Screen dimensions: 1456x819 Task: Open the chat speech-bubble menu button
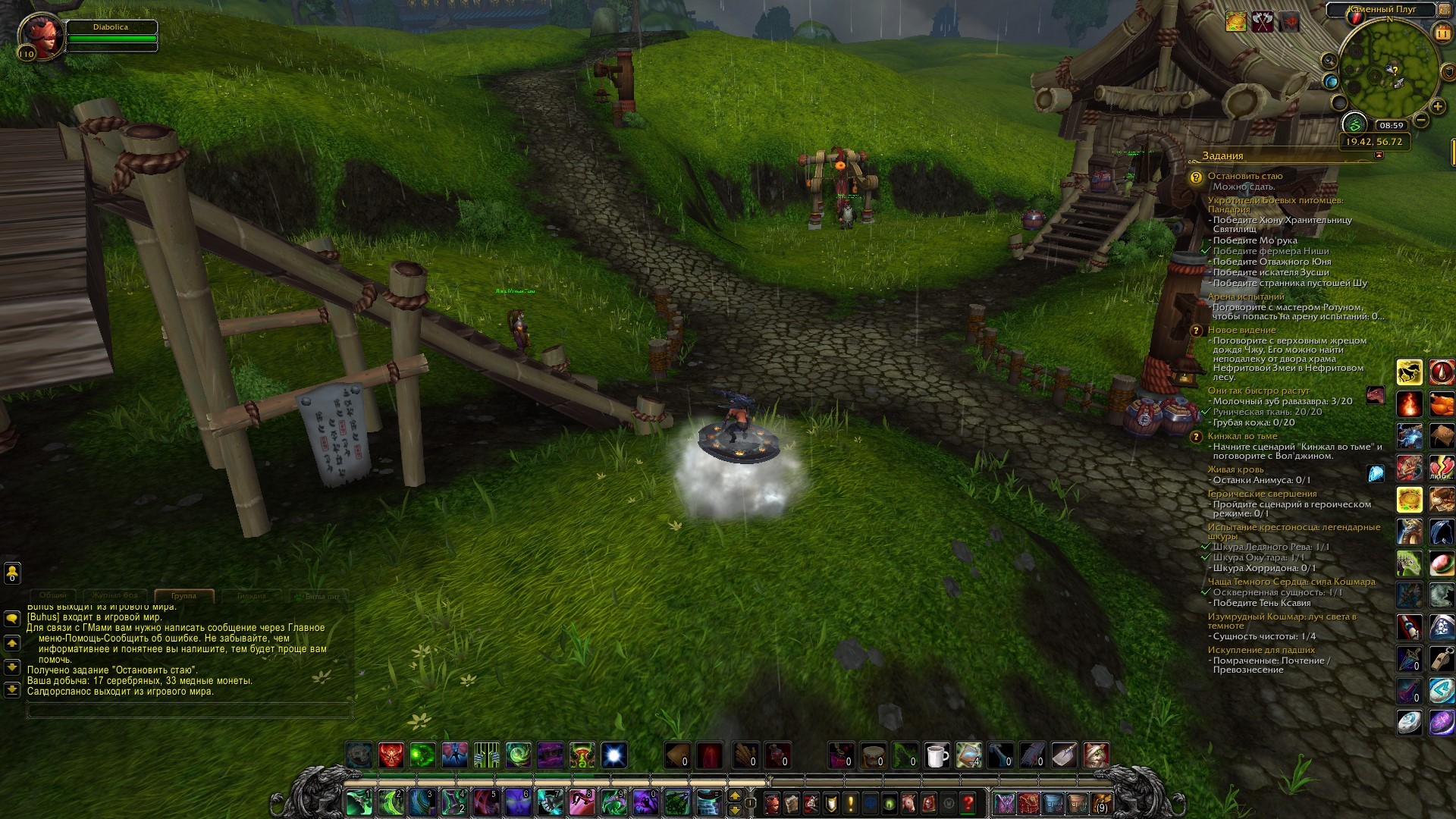[x=12, y=619]
